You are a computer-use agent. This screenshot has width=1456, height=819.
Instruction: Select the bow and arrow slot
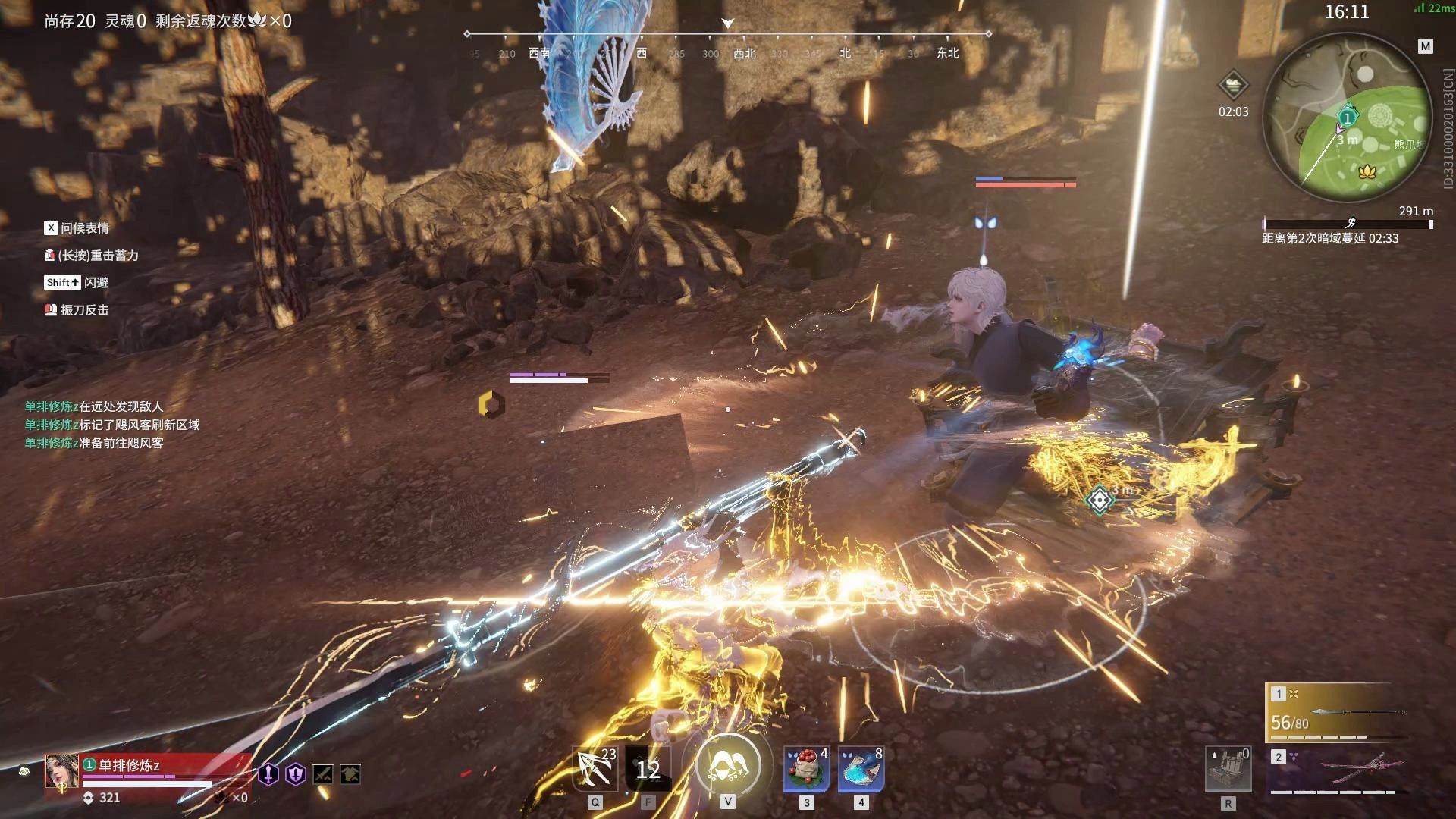595,768
